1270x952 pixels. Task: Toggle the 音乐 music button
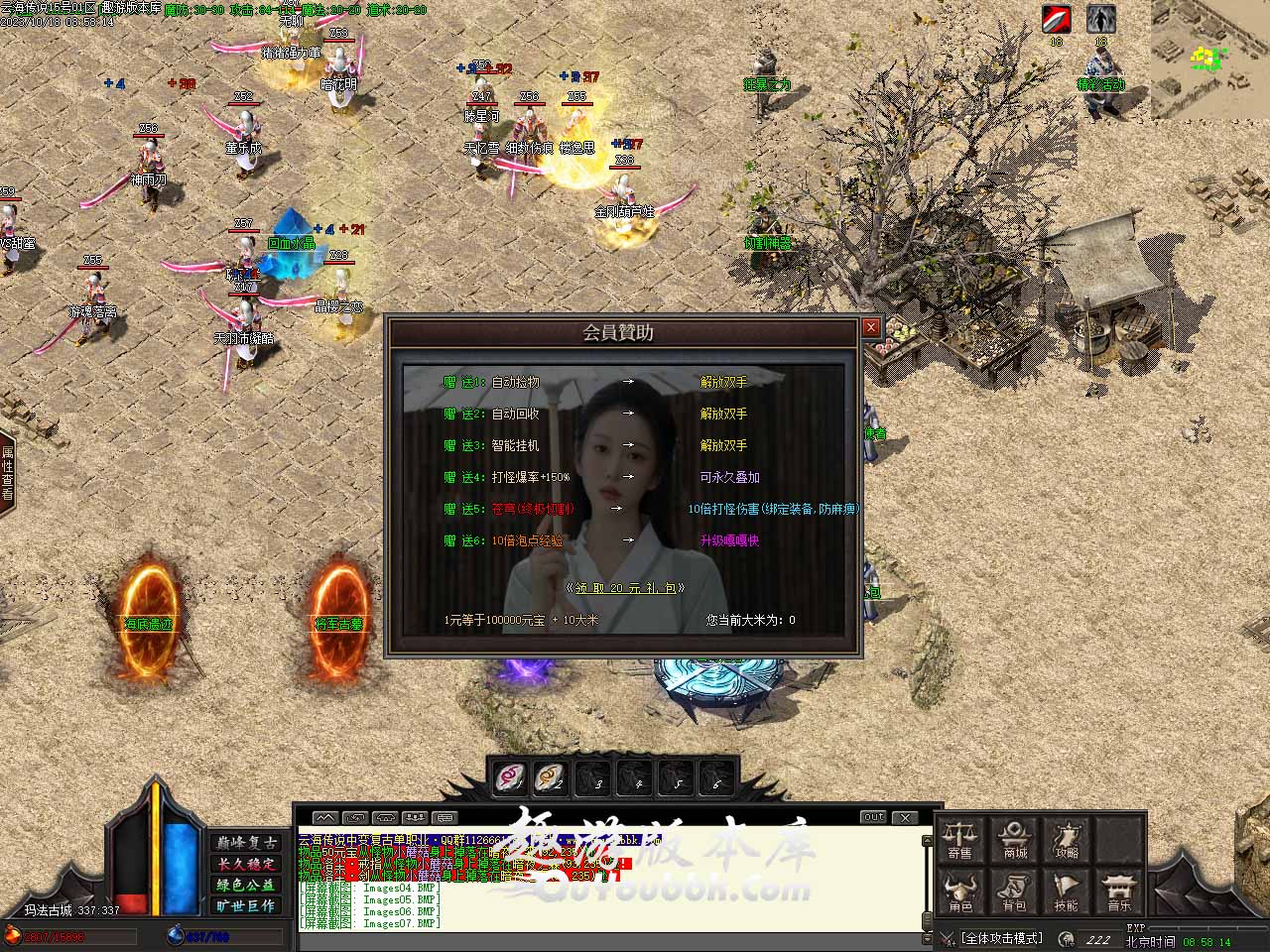(1119, 892)
